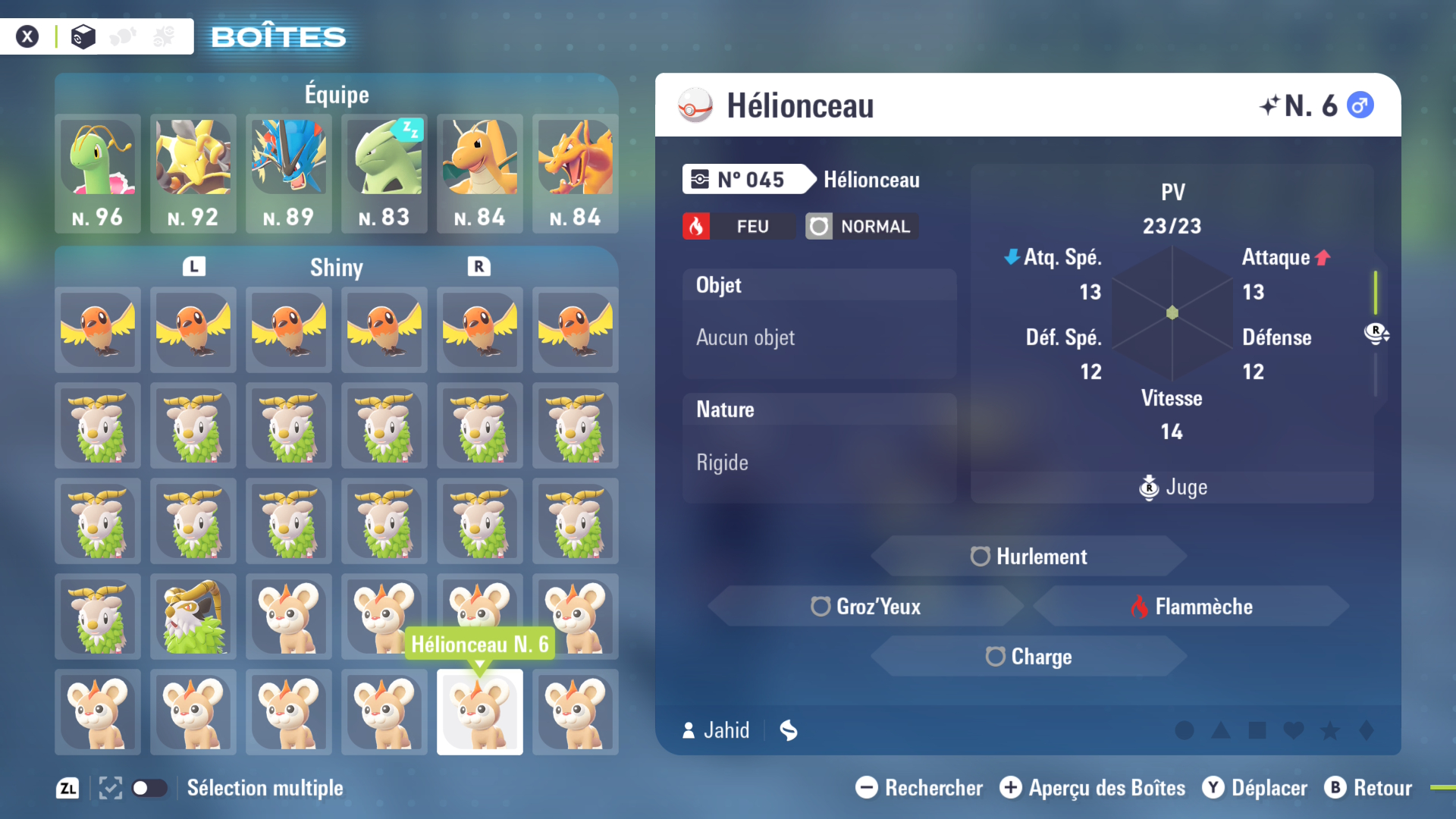Select the lone Farfaduvet in the box

click(x=193, y=617)
